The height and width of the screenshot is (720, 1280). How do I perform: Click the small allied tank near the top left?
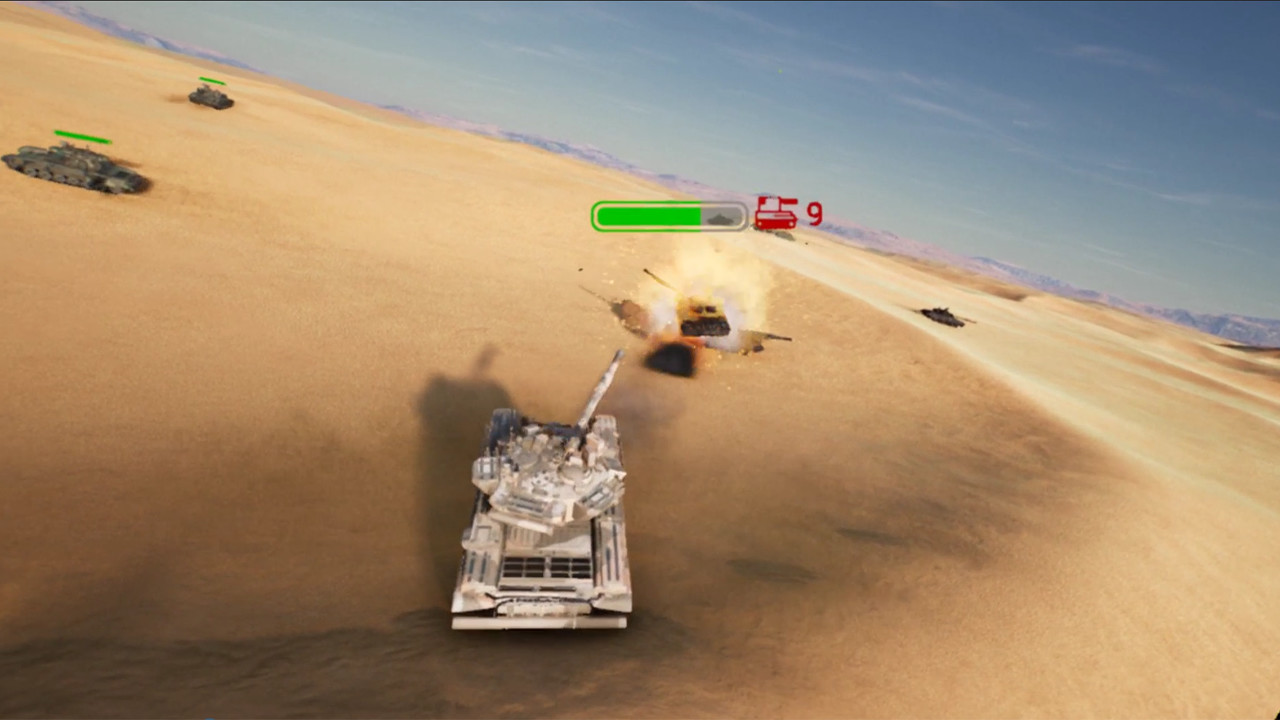pos(208,98)
